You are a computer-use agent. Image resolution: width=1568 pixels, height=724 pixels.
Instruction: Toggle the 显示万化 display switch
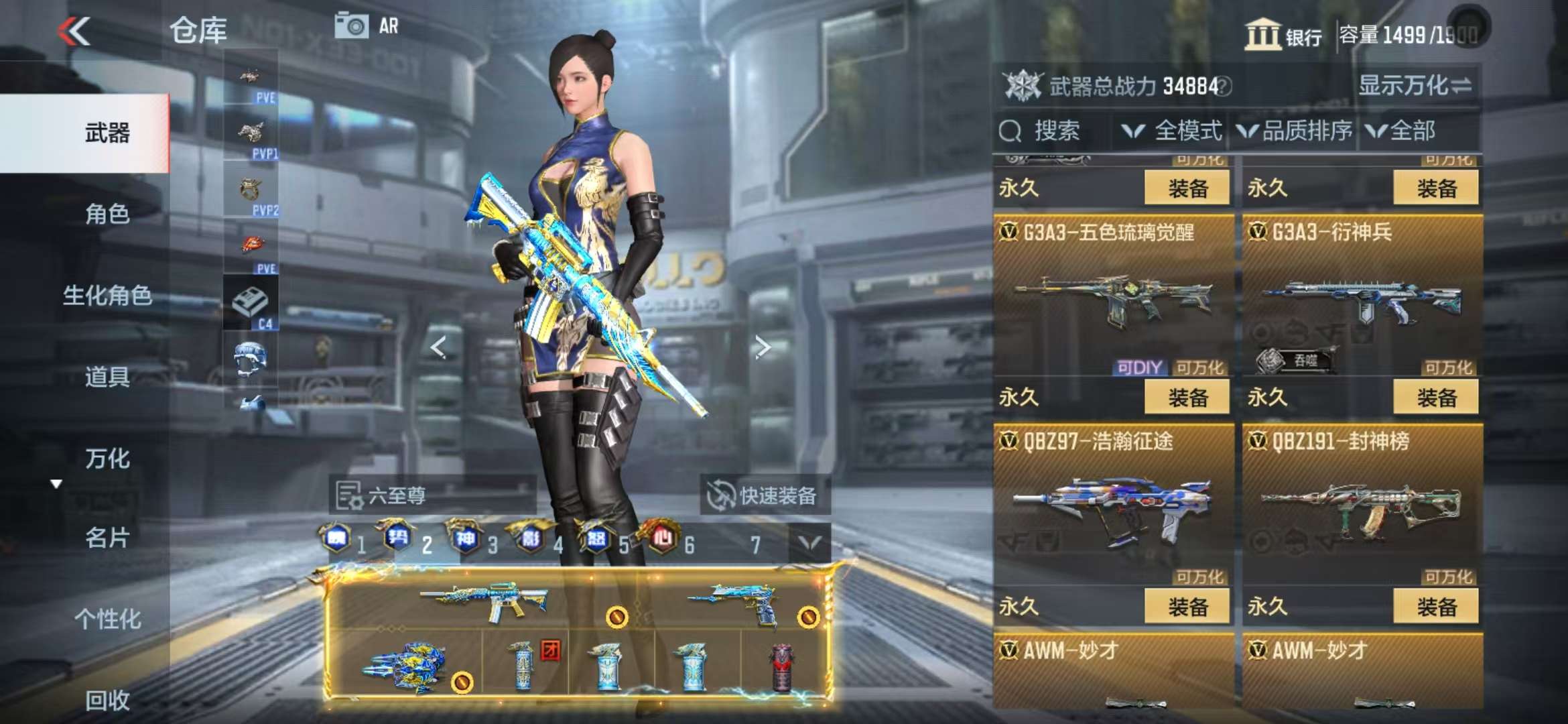pyautogui.click(x=1415, y=86)
